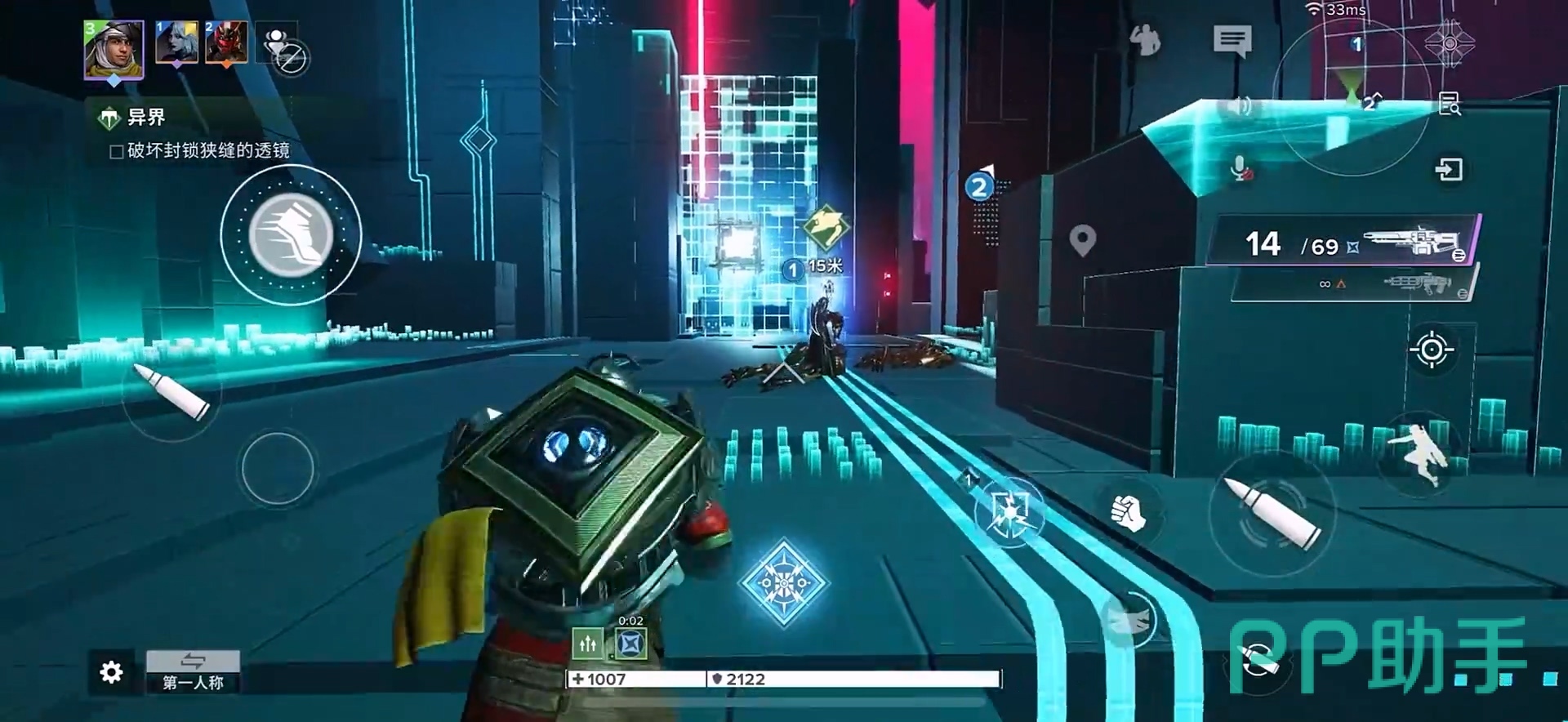Open the chat message panel
The image size is (1568, 722).
[1232, 40]
